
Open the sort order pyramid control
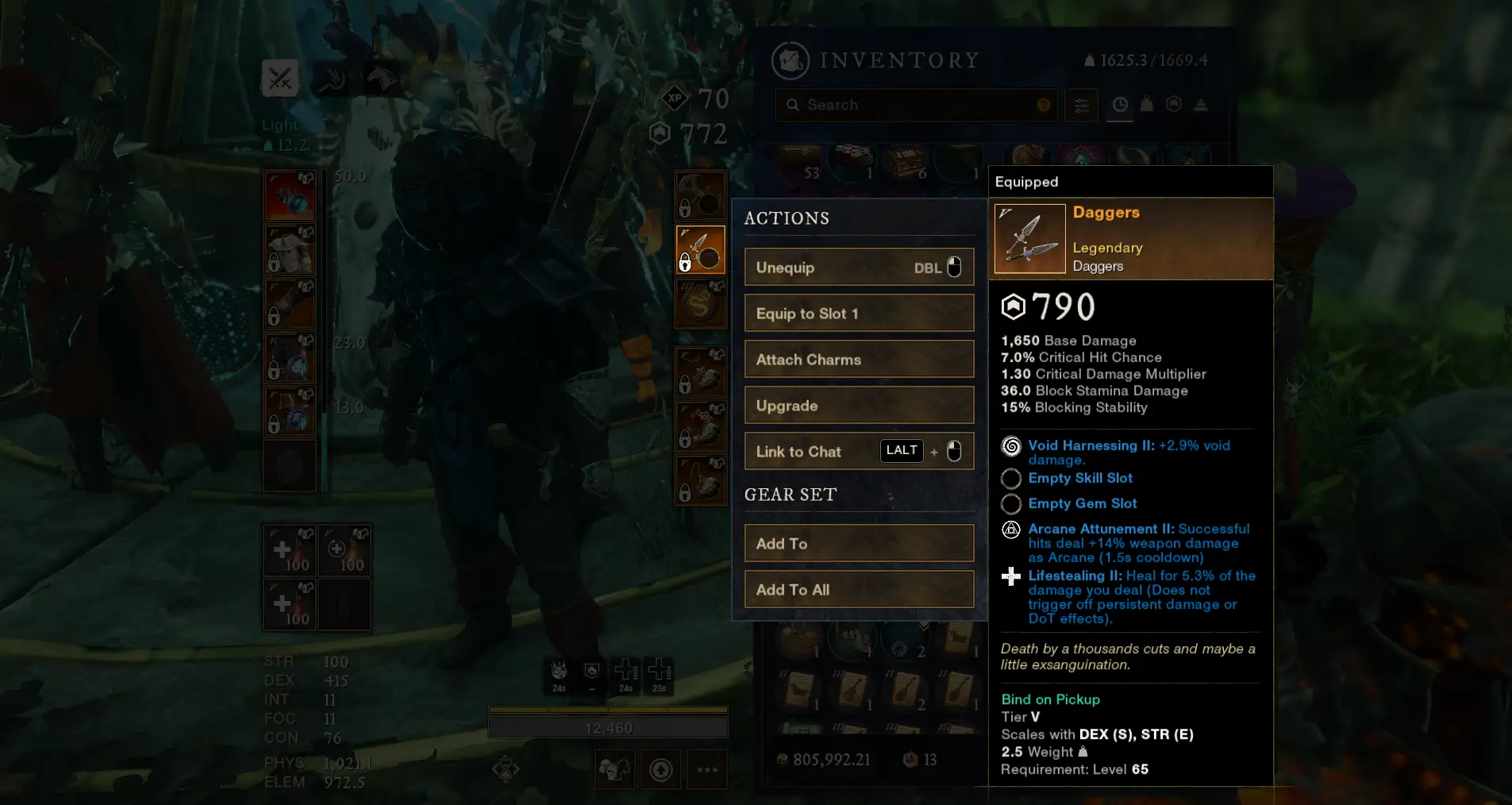pyautogui.click(x=1201, y=104)
